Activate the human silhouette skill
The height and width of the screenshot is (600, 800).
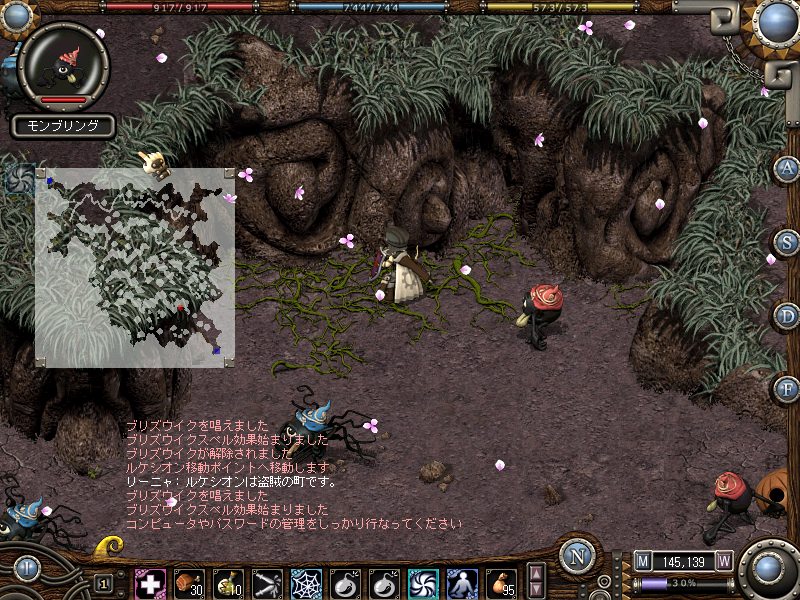[462, 583]
